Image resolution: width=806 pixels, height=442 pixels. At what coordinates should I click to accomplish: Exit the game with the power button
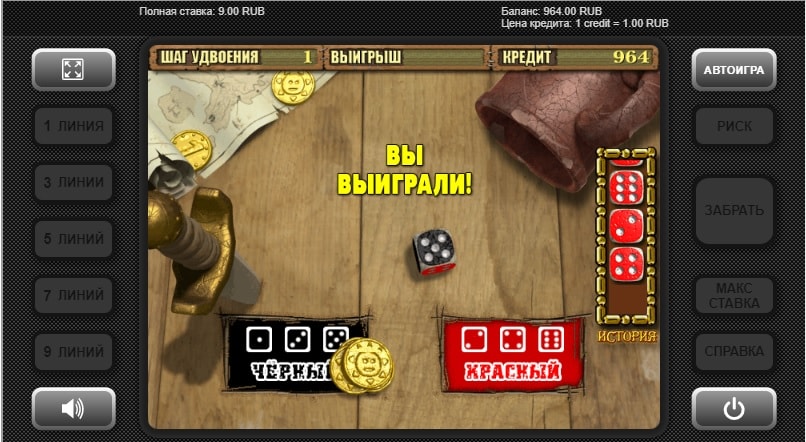pyautogui.click(x=734, y=408)
